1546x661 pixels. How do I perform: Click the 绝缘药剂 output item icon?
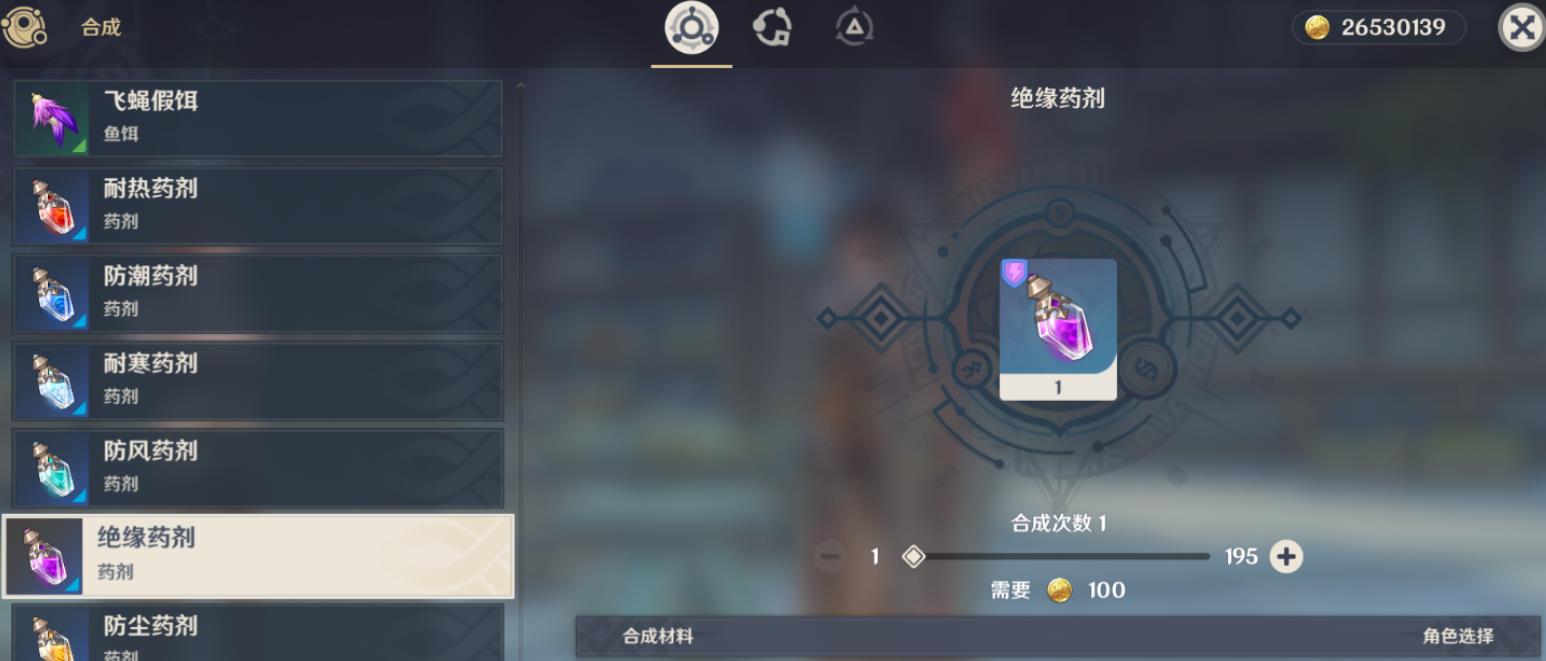pos(1058,329)
